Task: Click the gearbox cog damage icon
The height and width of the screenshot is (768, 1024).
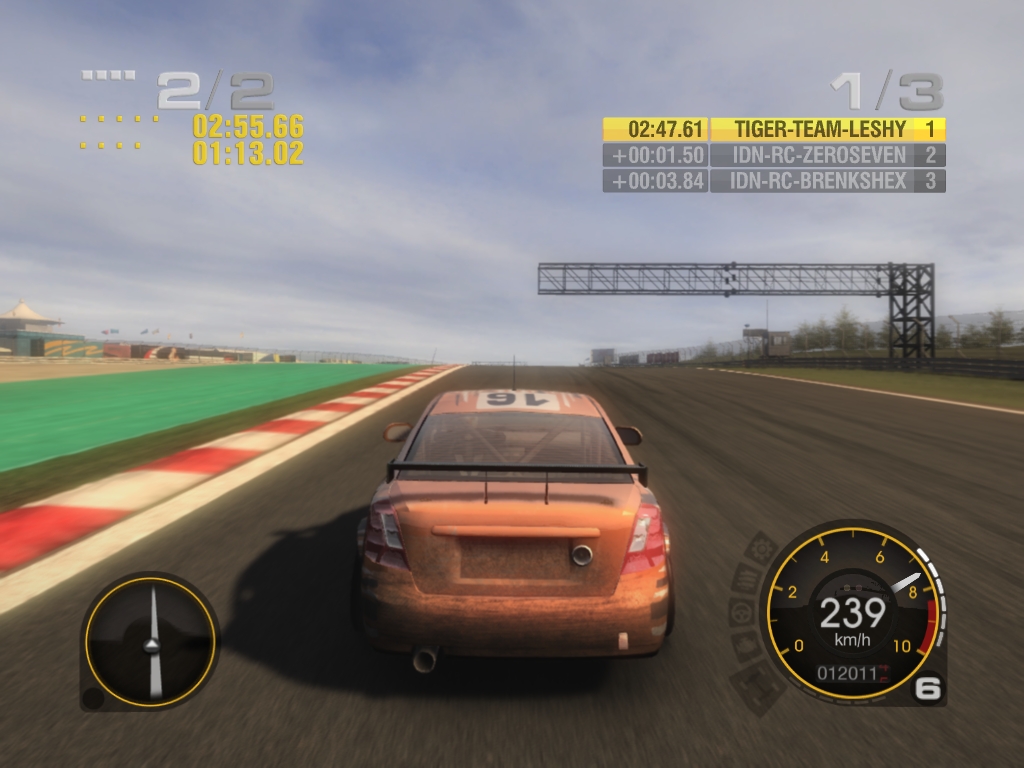Action: click(x=763, y=549)
